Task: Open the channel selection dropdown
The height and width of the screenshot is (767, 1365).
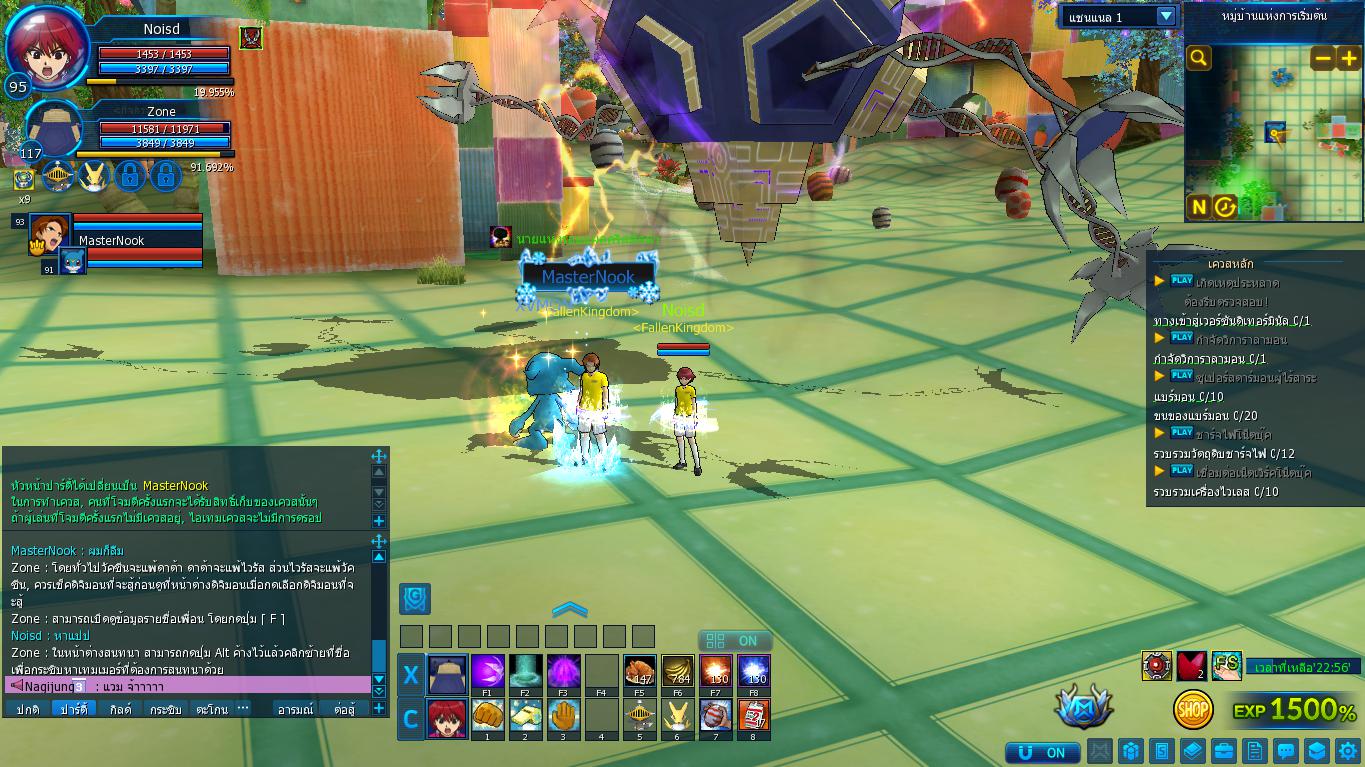Action: [x=1166, y=16]
